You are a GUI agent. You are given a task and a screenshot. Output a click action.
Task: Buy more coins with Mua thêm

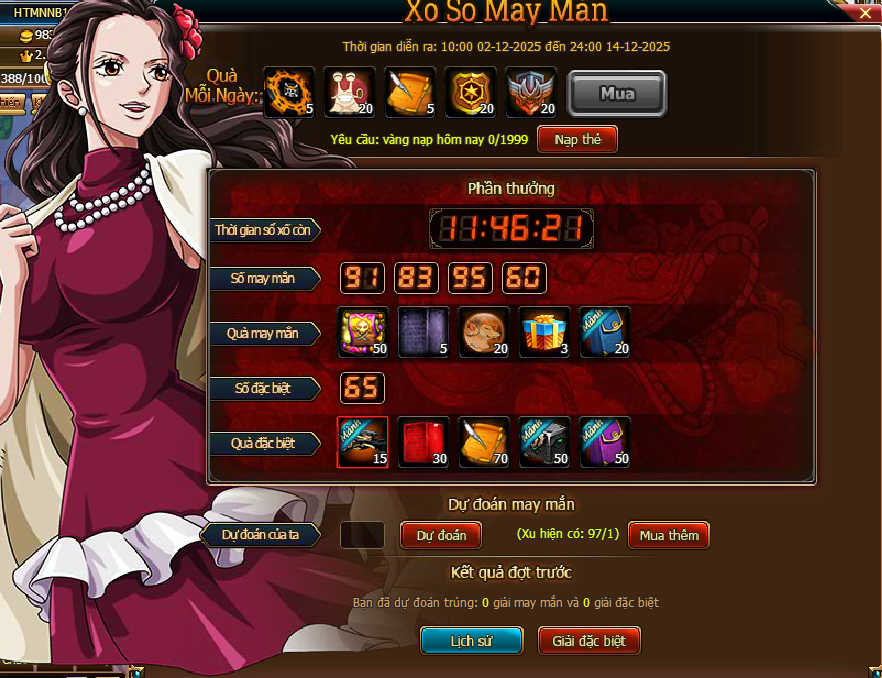tap(668, 535)
